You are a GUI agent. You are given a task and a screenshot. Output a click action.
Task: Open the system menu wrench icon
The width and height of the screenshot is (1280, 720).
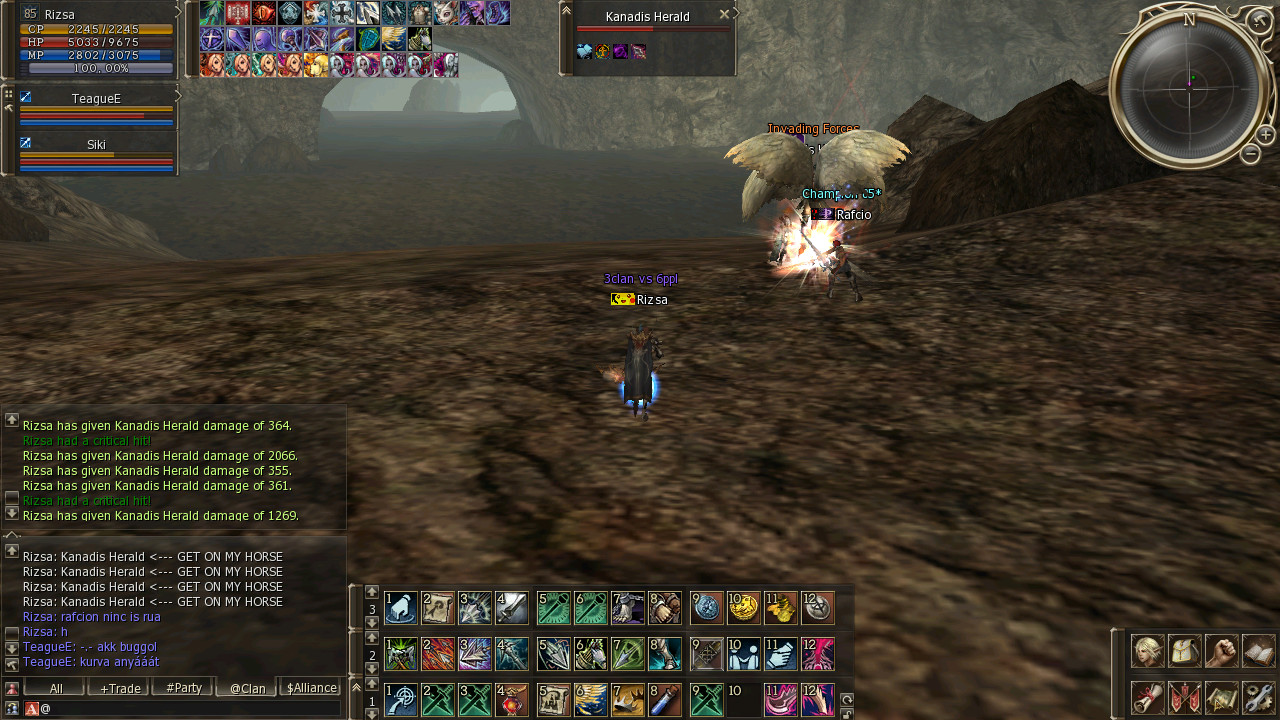1259,697
